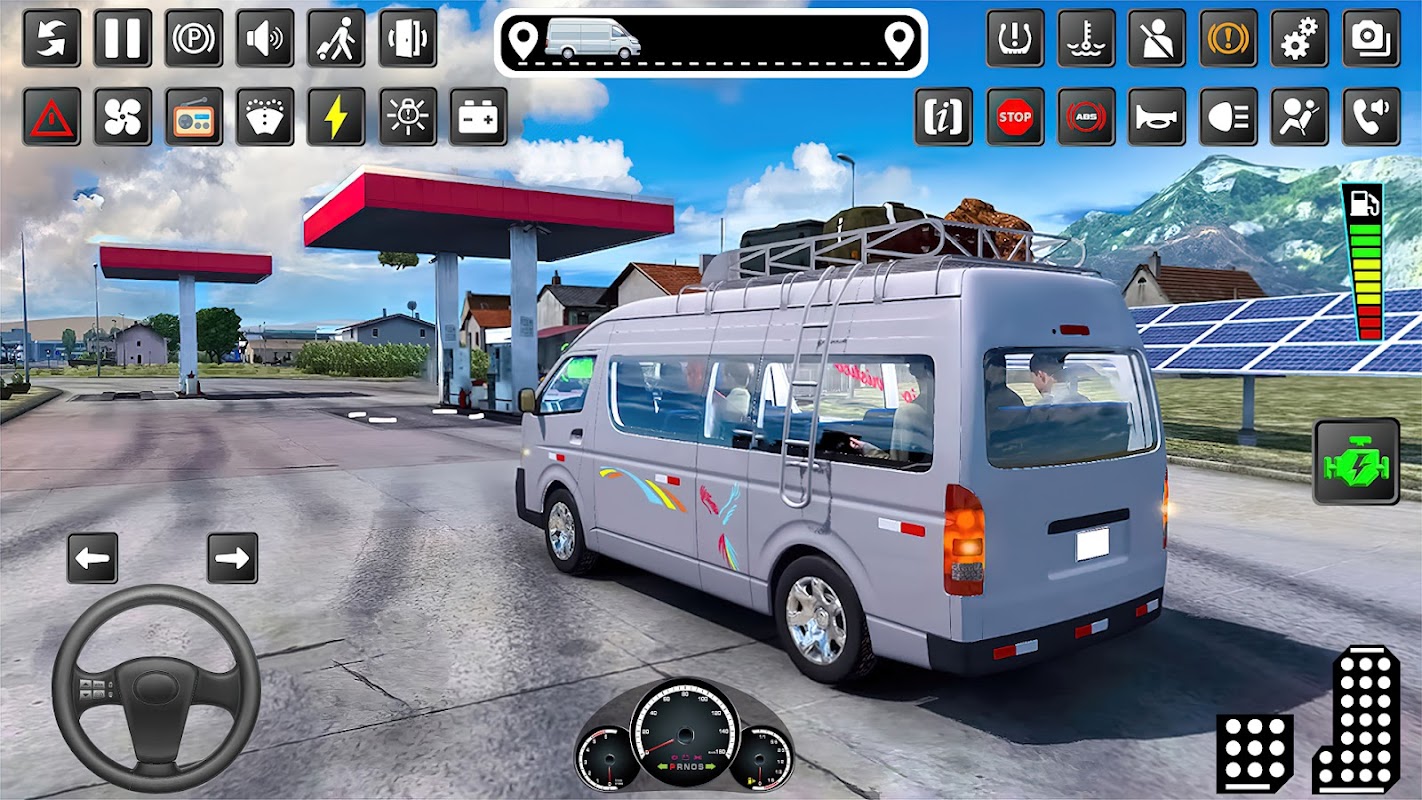Tap the red STOP sign button
The width and height of the screenshot is (1422, 800).
[1015, 117]
